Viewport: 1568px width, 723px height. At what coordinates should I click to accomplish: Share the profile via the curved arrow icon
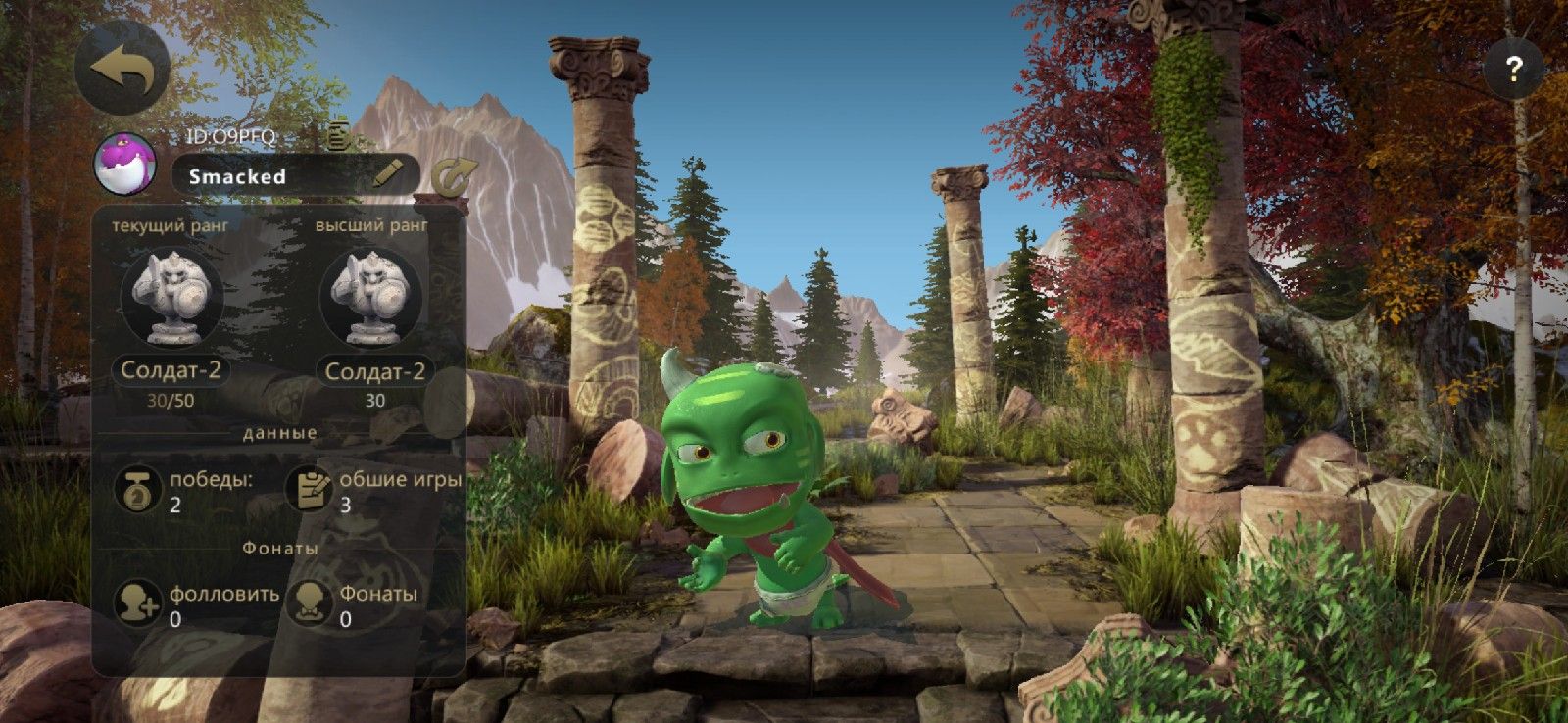(x=454, y=175)
